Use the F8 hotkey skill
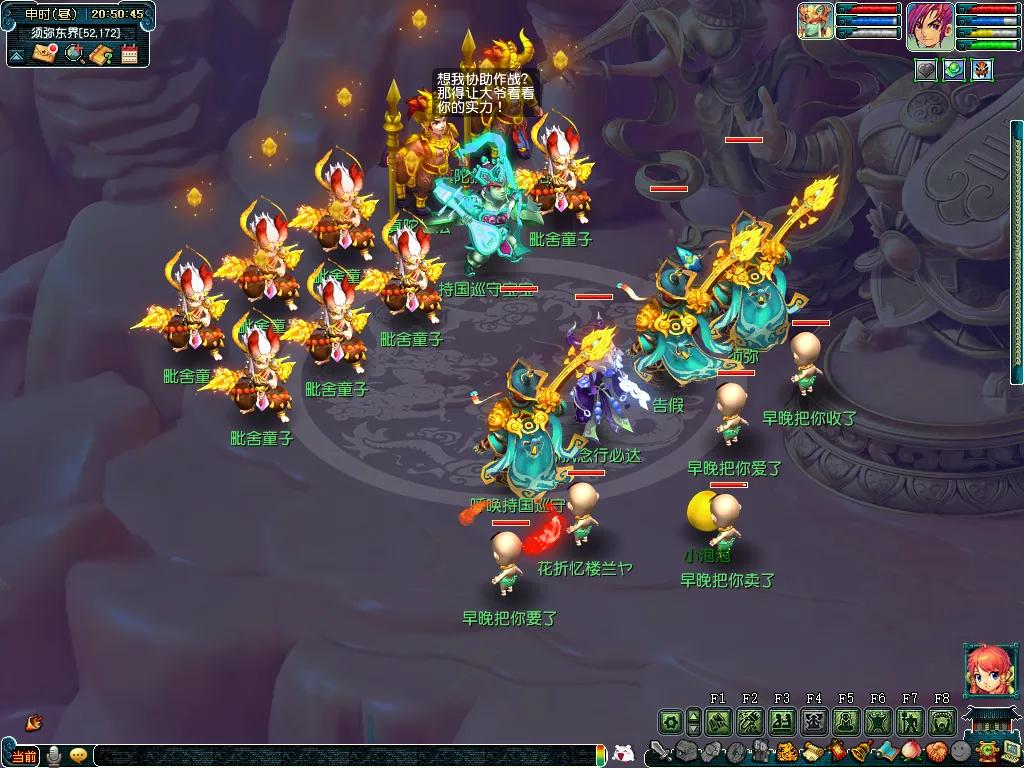The height and width of the screenshot is (768, 1024). pos(942,721)
